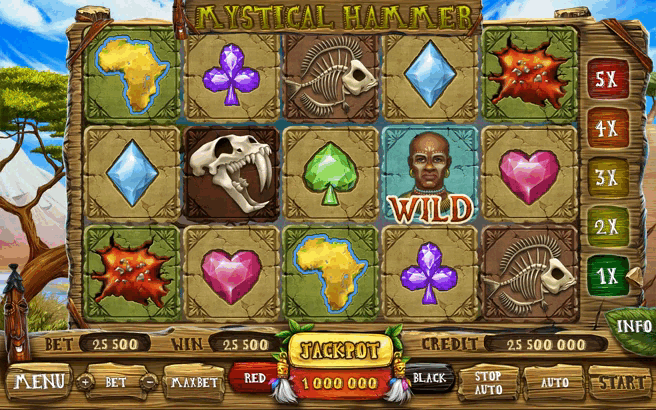Increase the bet with the plus button

click(85, 381)
